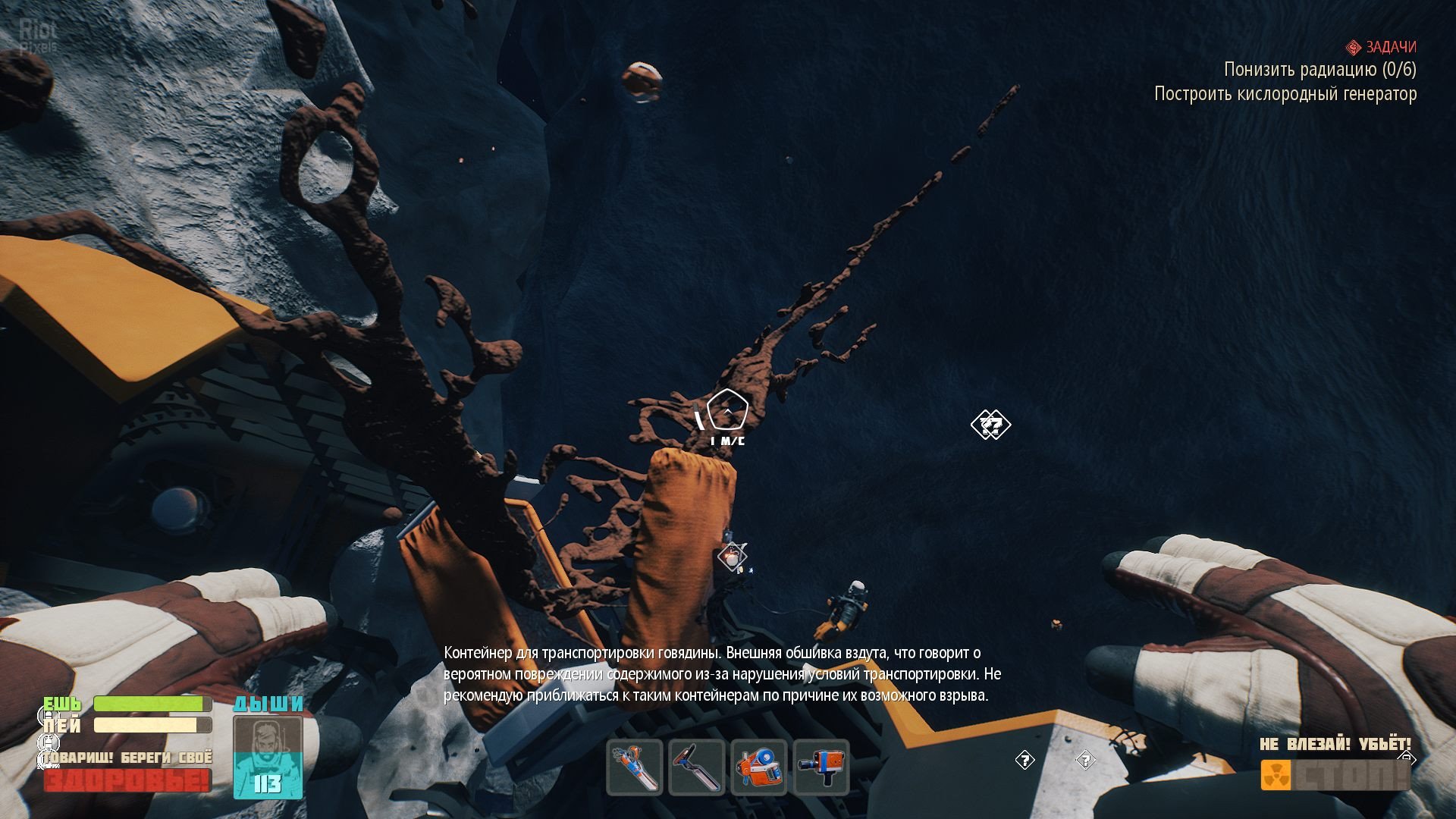Equip the orange tape gun slot
This screenshot has width=1456, height=819.
pos(759,767)
